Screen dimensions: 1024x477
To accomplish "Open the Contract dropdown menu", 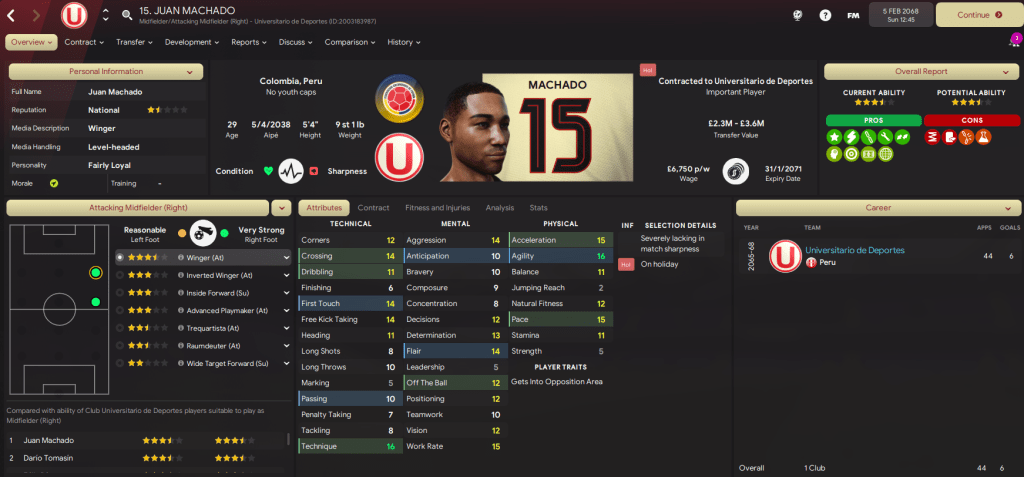I will pyautogui.click(x=84, y=42).
